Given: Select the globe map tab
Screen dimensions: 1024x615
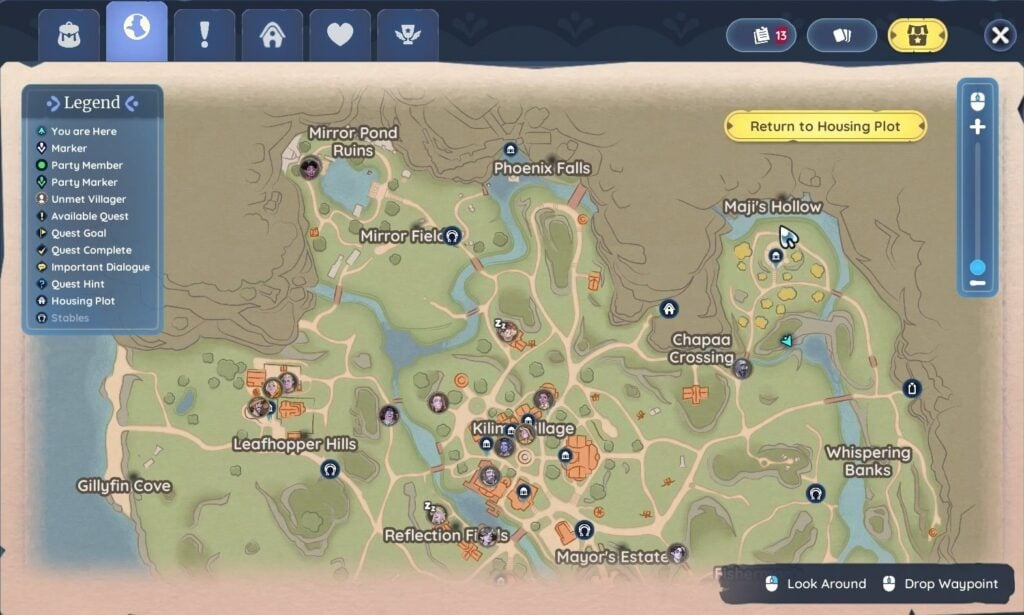Looking at the screenshot, I should click(x=137, y=30).
